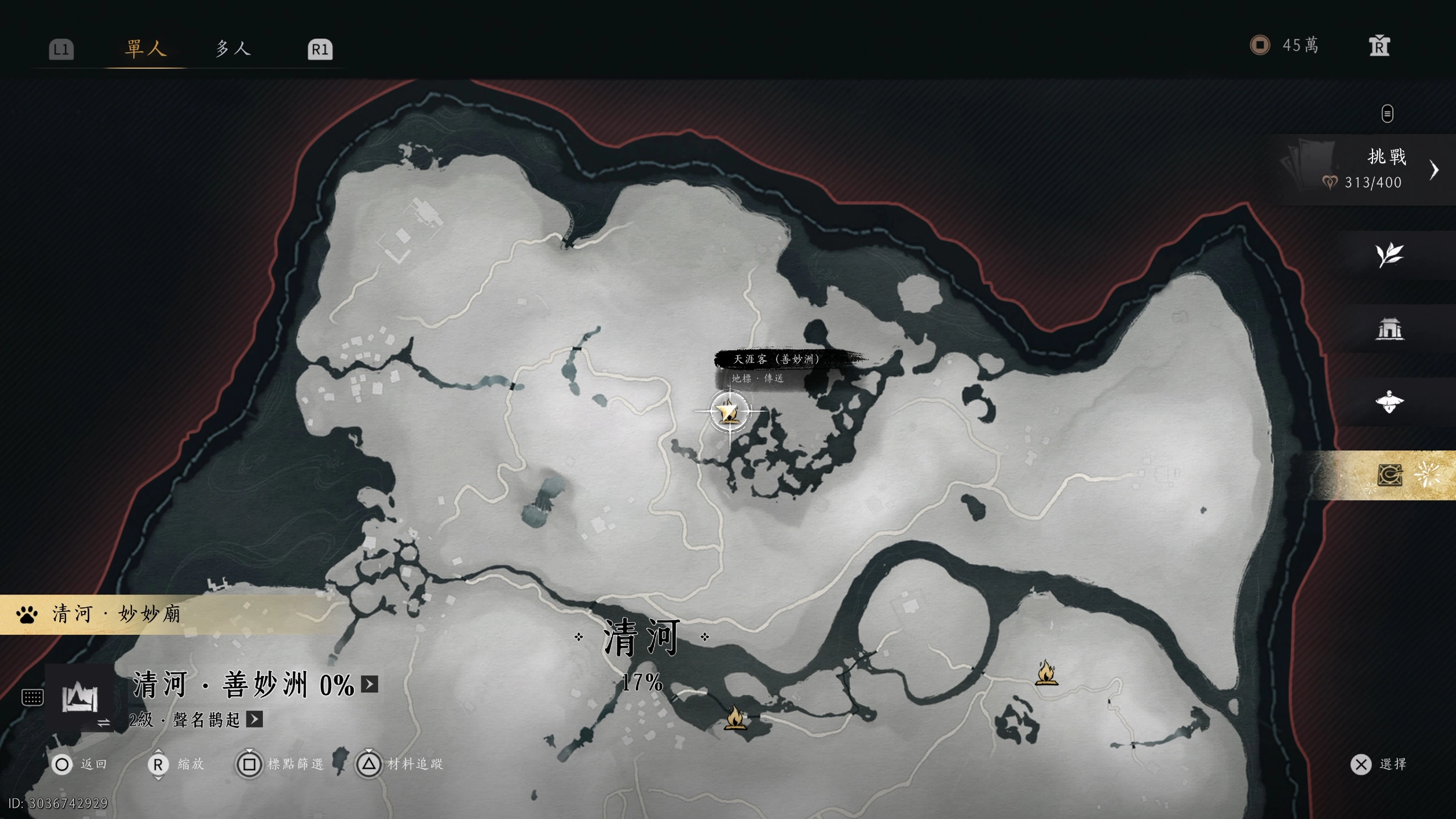Select the hatted figure map category
This screenshot has height=819, width=1456.
coord(1389,402)
